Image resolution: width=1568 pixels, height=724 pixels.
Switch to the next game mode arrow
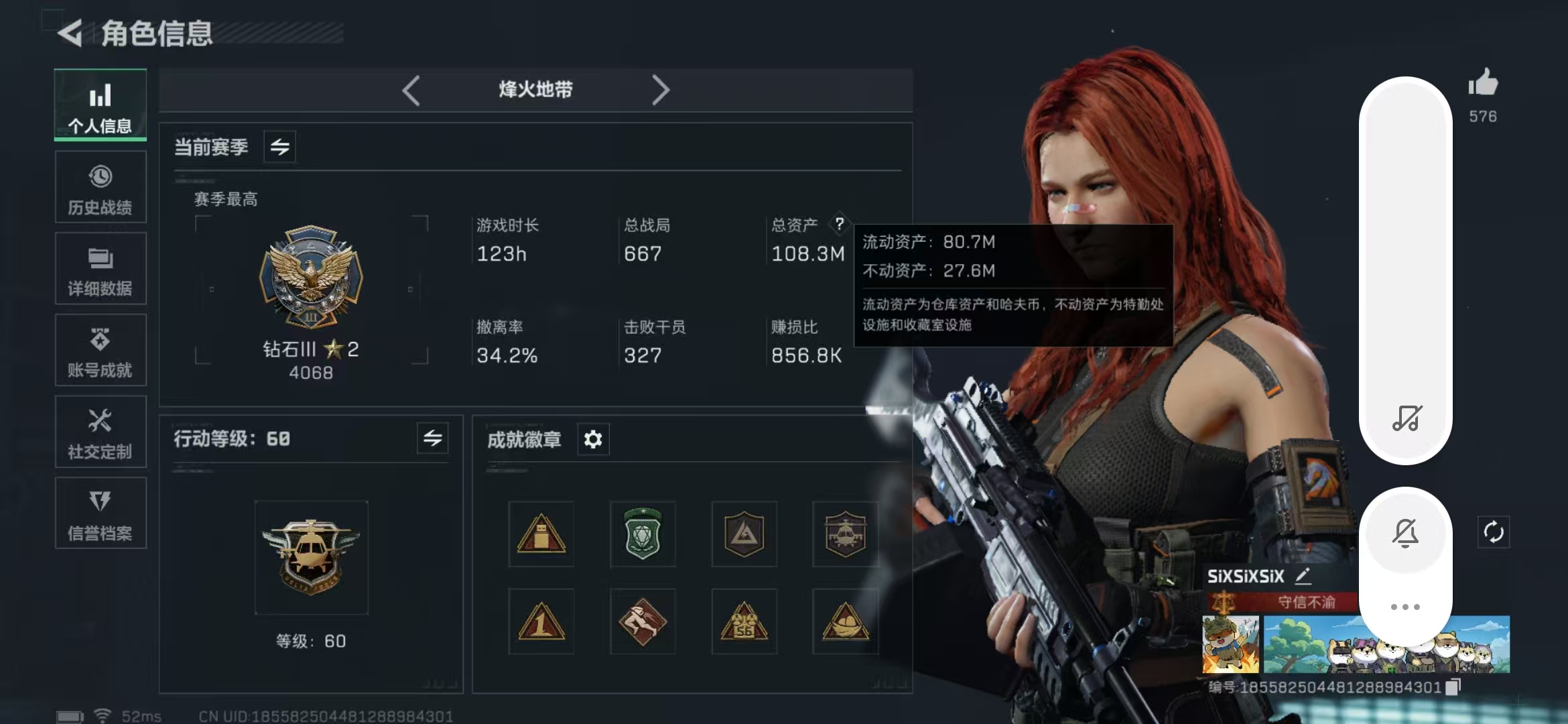[x=660, y=90]
